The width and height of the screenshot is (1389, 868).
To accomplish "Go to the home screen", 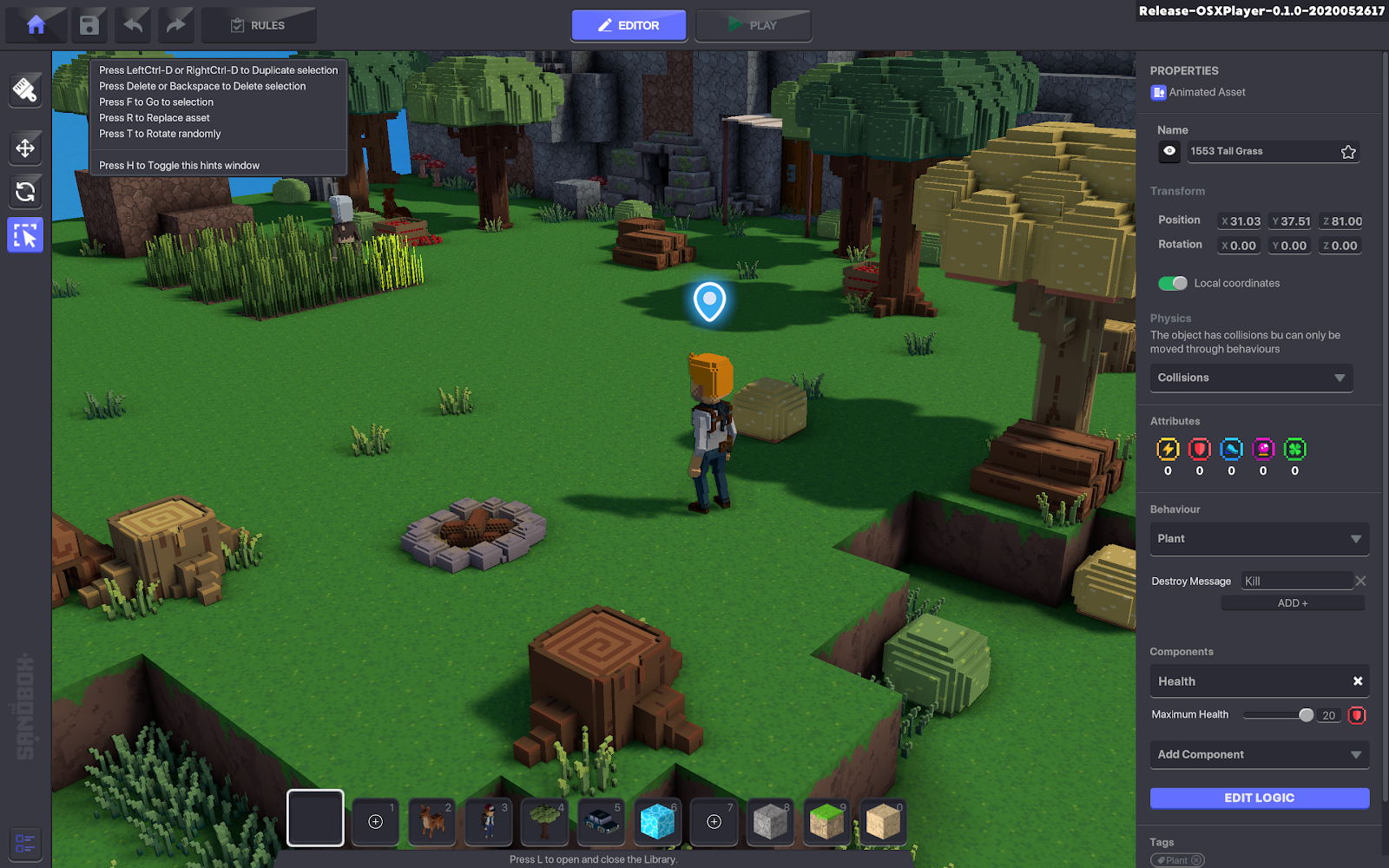I will coord(36,25).
